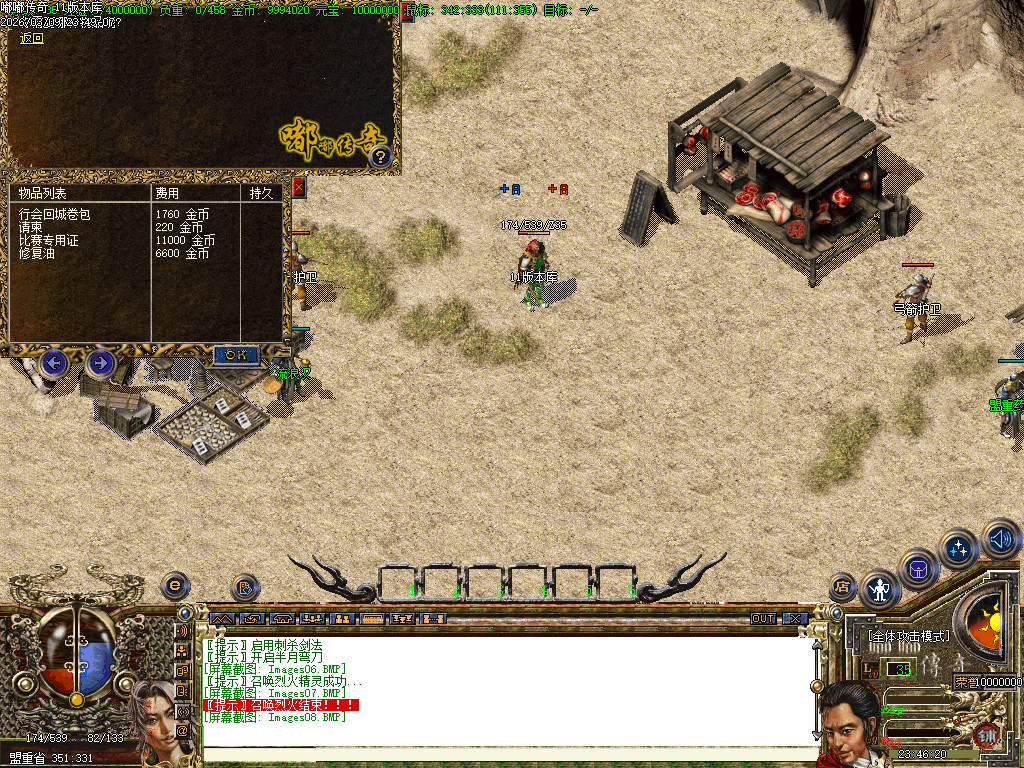This screenshot has height=768, width=1024.
Task: Choose 请柬 for 220 gold
Action: point(32,228)
